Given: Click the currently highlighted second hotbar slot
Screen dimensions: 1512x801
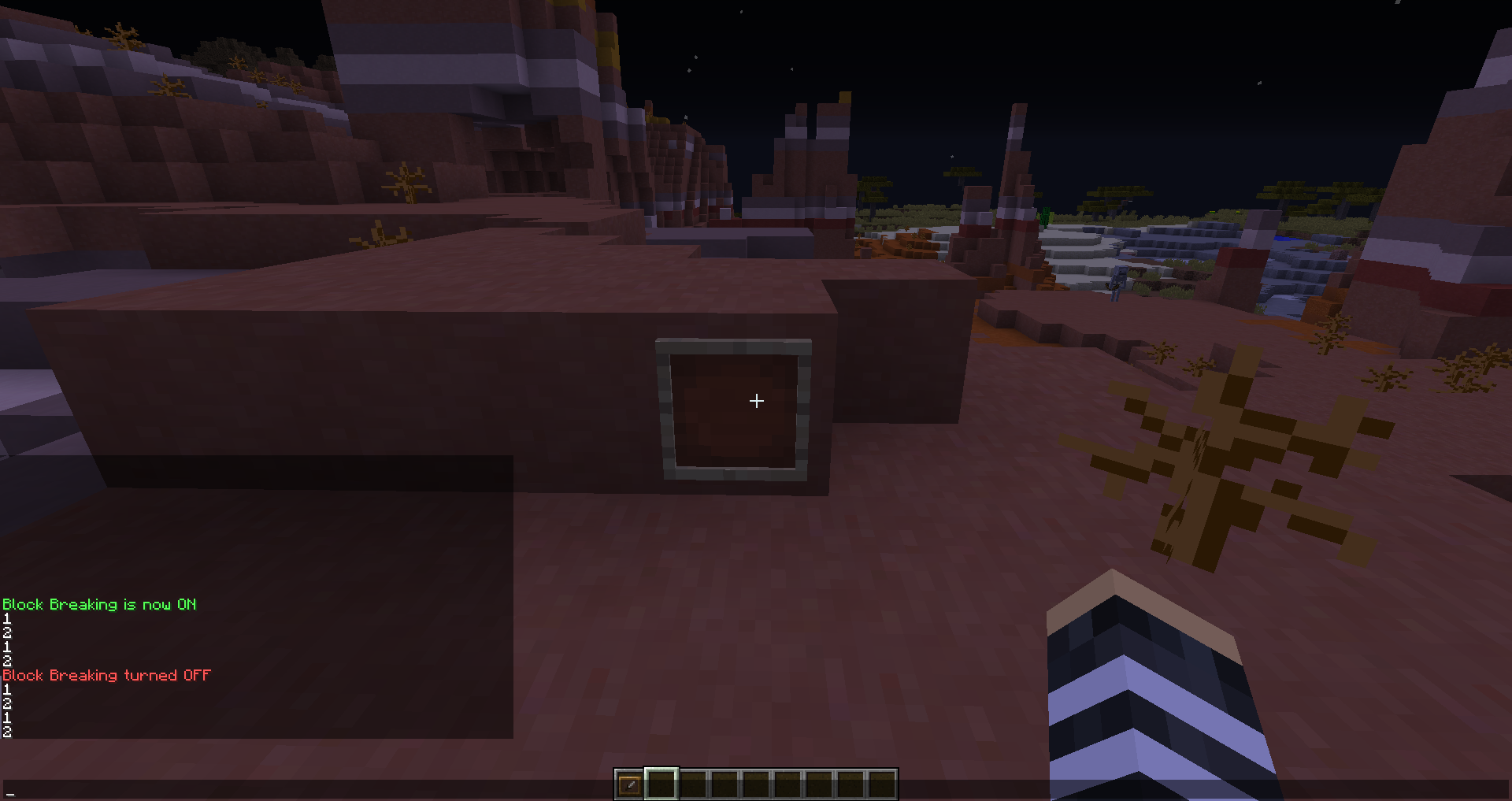Looking at the screenshot, I should [661, 784].
